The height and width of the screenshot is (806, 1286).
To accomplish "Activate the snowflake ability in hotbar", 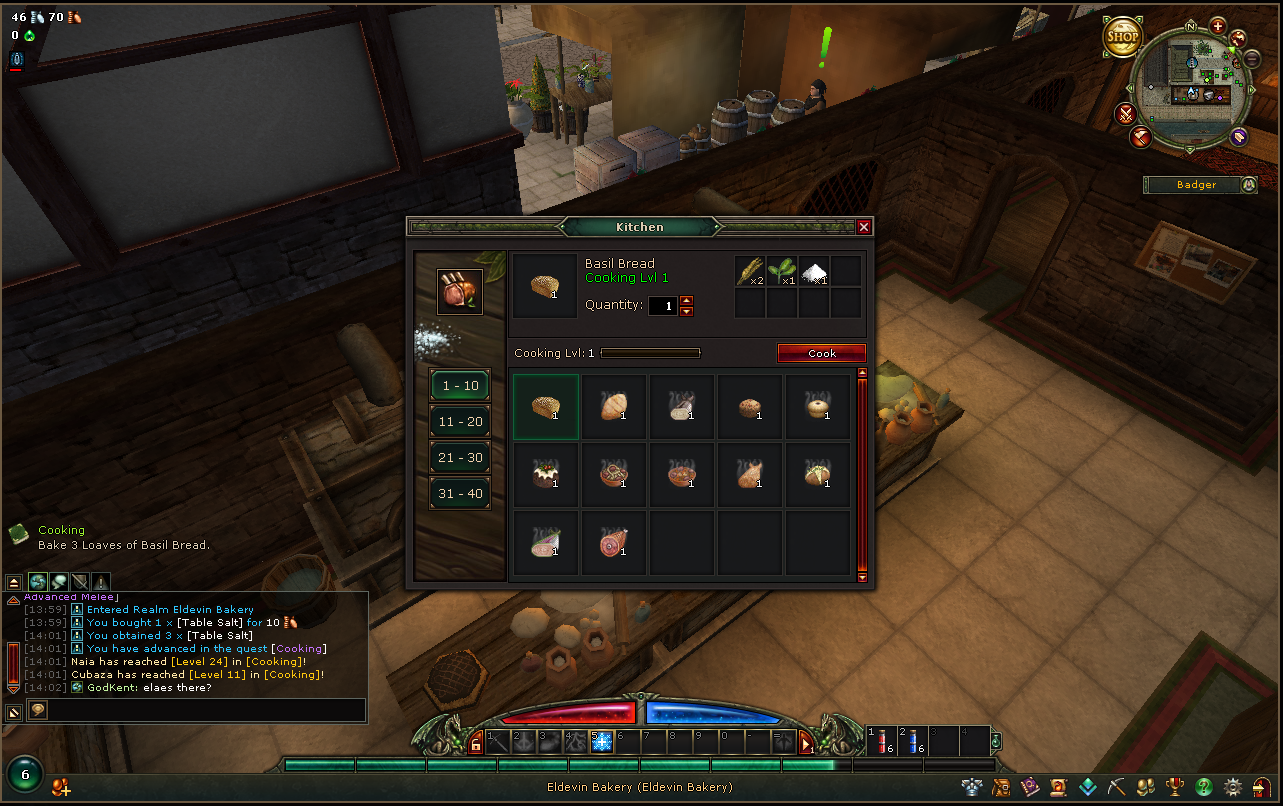I will pos(602,742).
